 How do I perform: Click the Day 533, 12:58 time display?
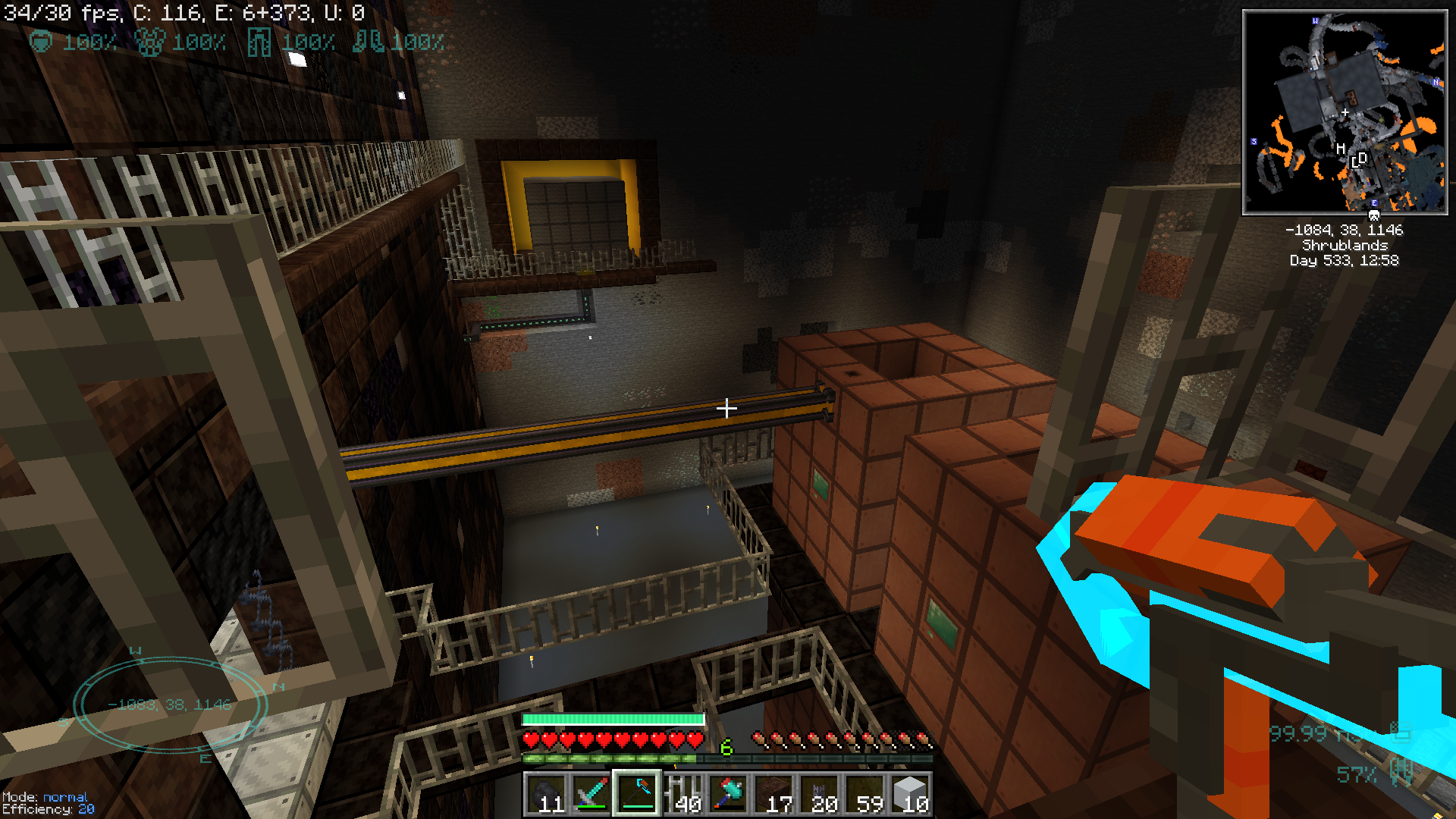coord(1344,260)
